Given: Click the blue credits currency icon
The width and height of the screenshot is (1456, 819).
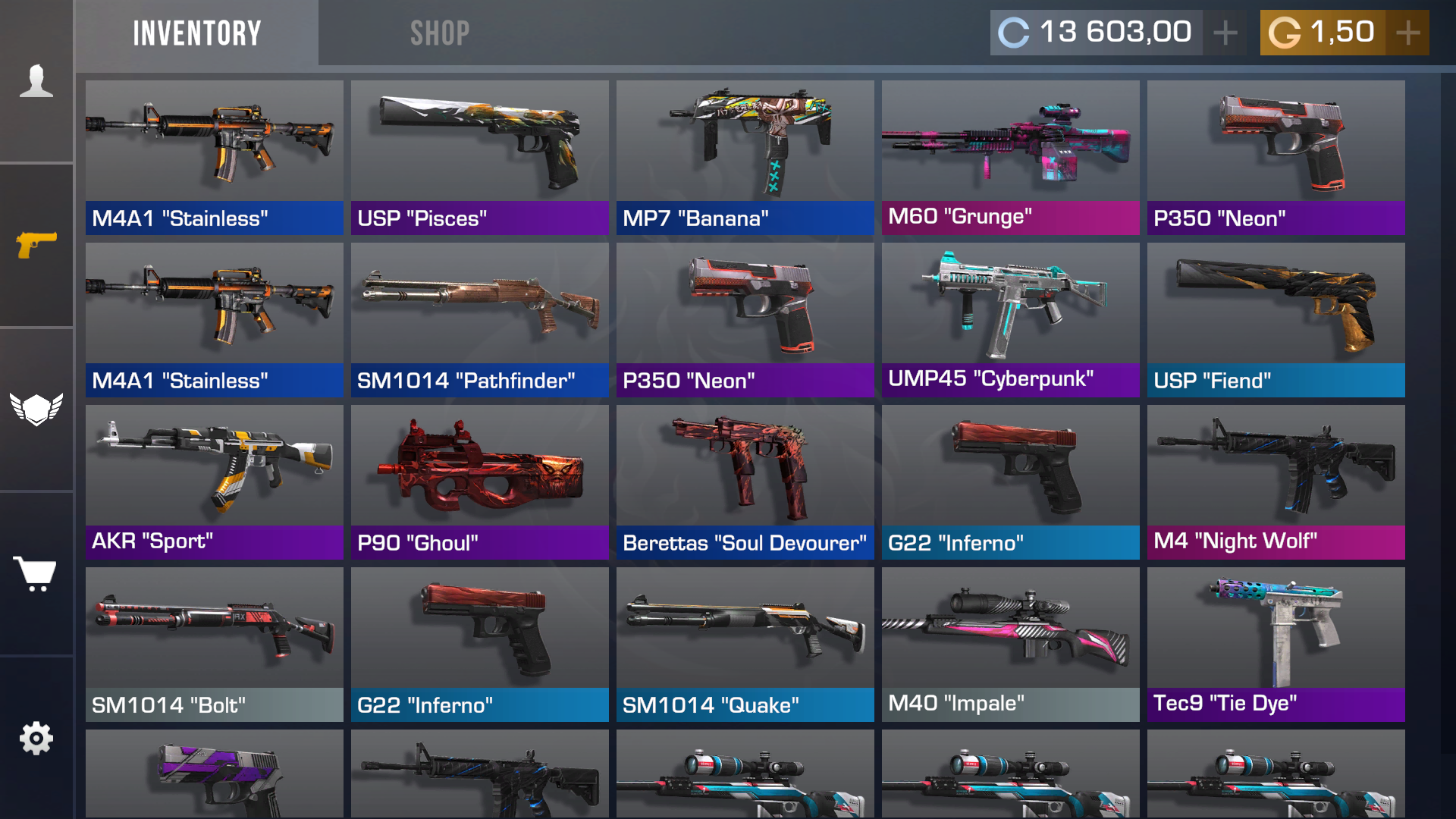Looking at the screenshot, I should point(1014,32).
